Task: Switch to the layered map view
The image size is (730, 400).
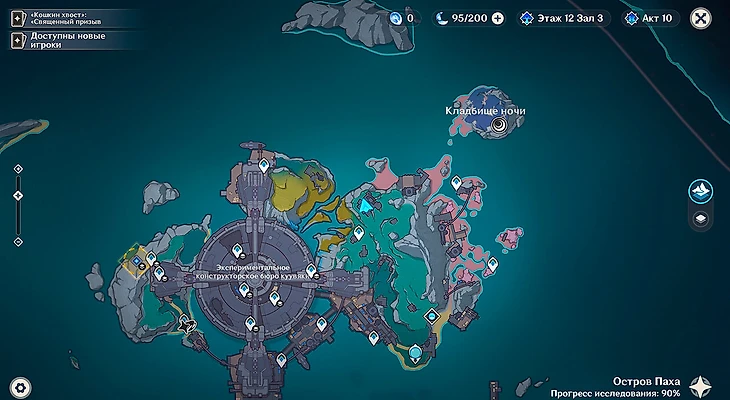Action: pyautogui.click(x=701, y=217)
